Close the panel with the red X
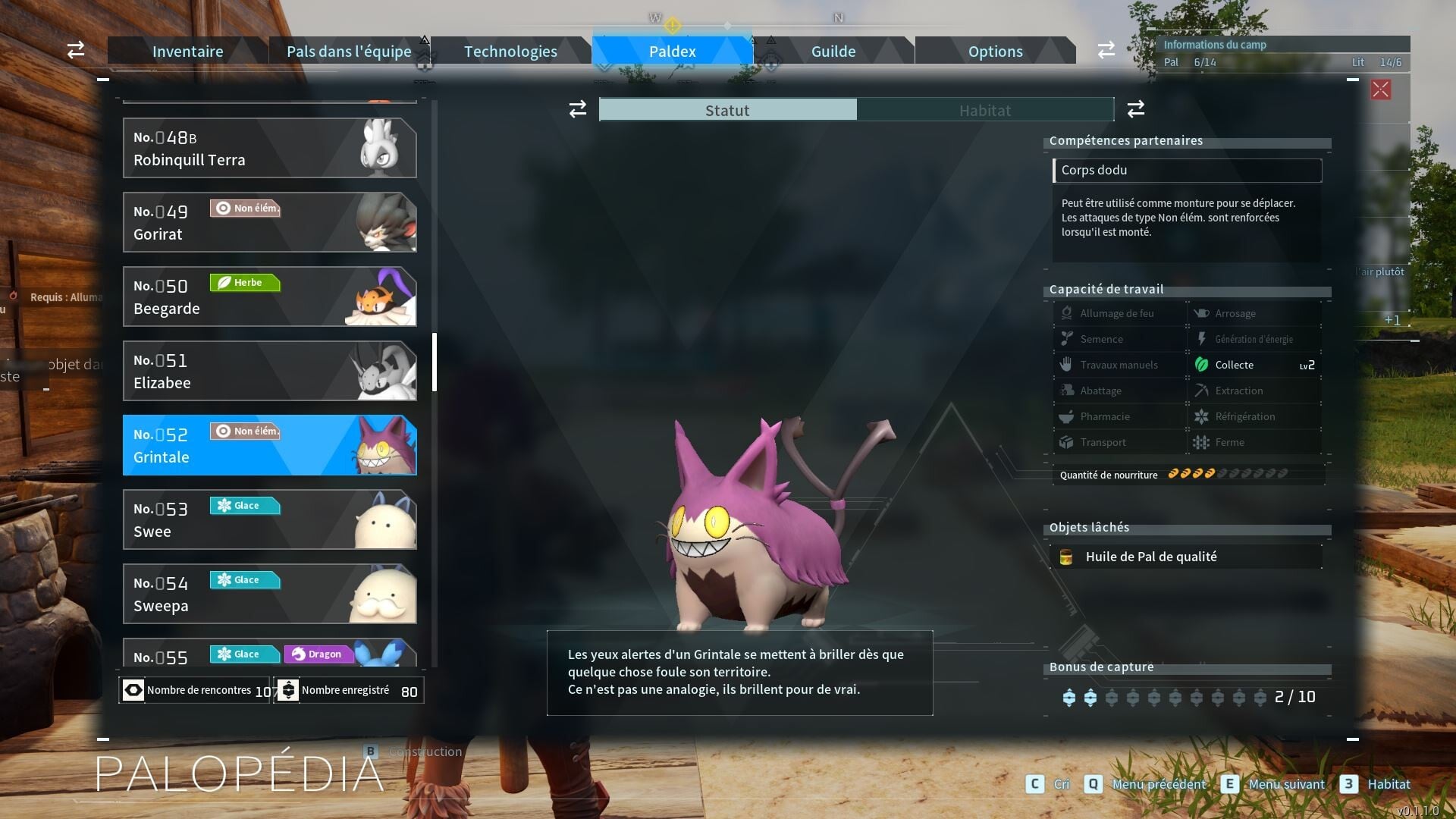The width and height of the screenshot is (1456, 819). [x=1380, y=89]
